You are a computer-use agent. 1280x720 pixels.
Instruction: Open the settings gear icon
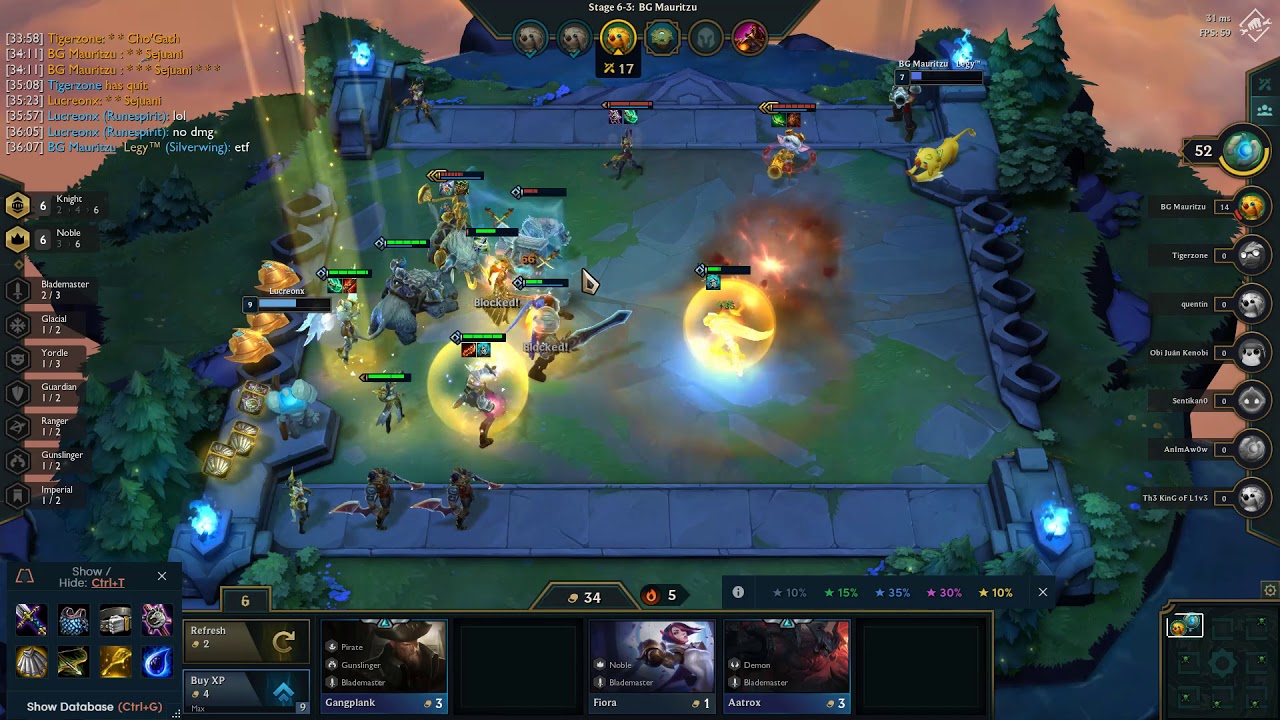coord(1270,590)
